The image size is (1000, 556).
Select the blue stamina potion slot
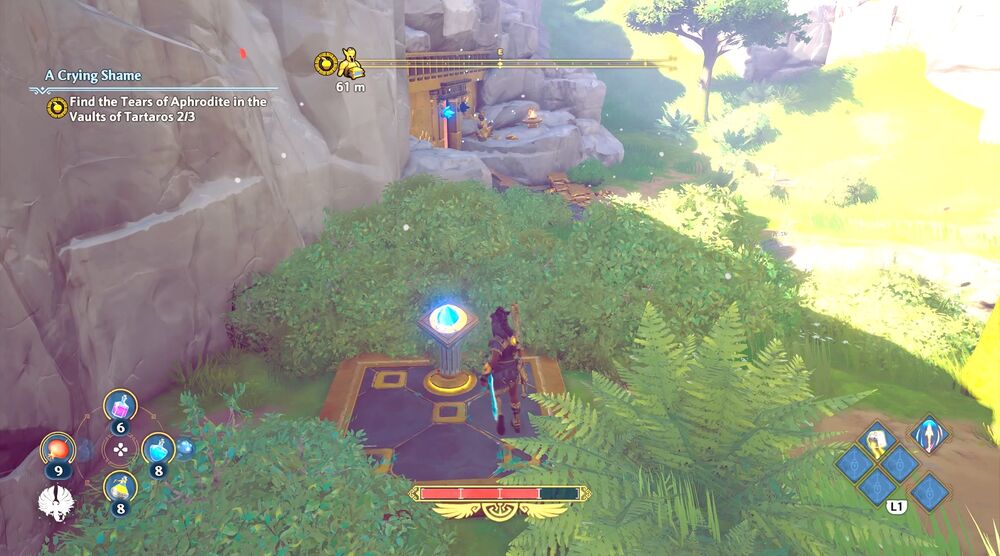pyautogui.click(x=158, y=450)
